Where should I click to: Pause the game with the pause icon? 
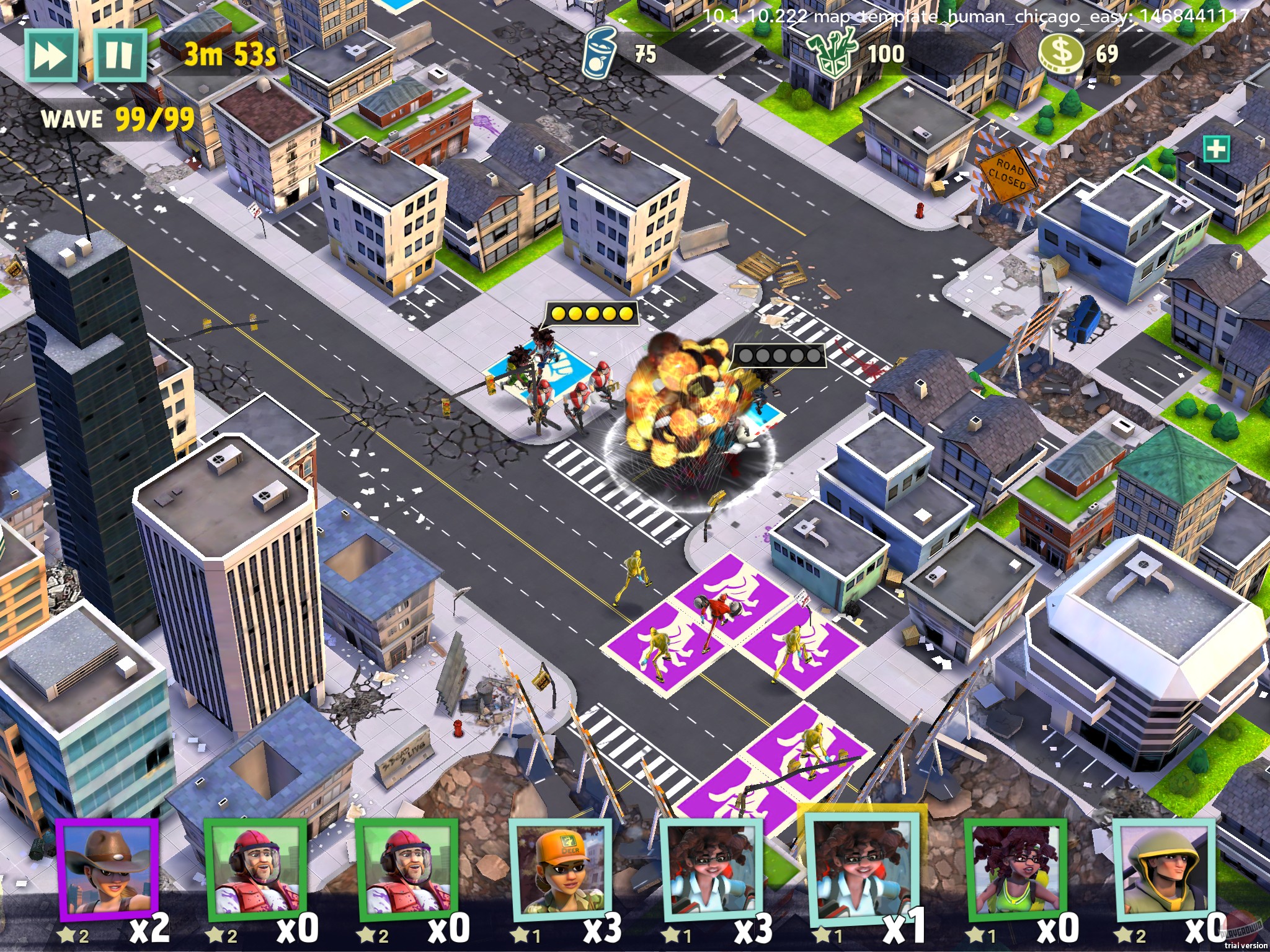pyautogui.click(x=122, y=56)
